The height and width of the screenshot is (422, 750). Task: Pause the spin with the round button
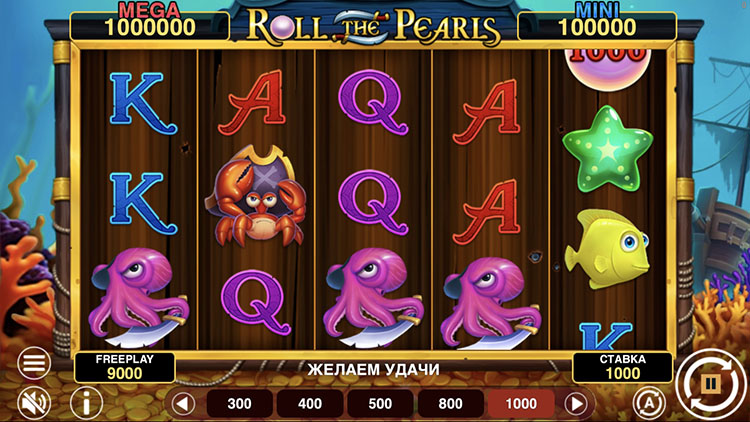point(711,384)
